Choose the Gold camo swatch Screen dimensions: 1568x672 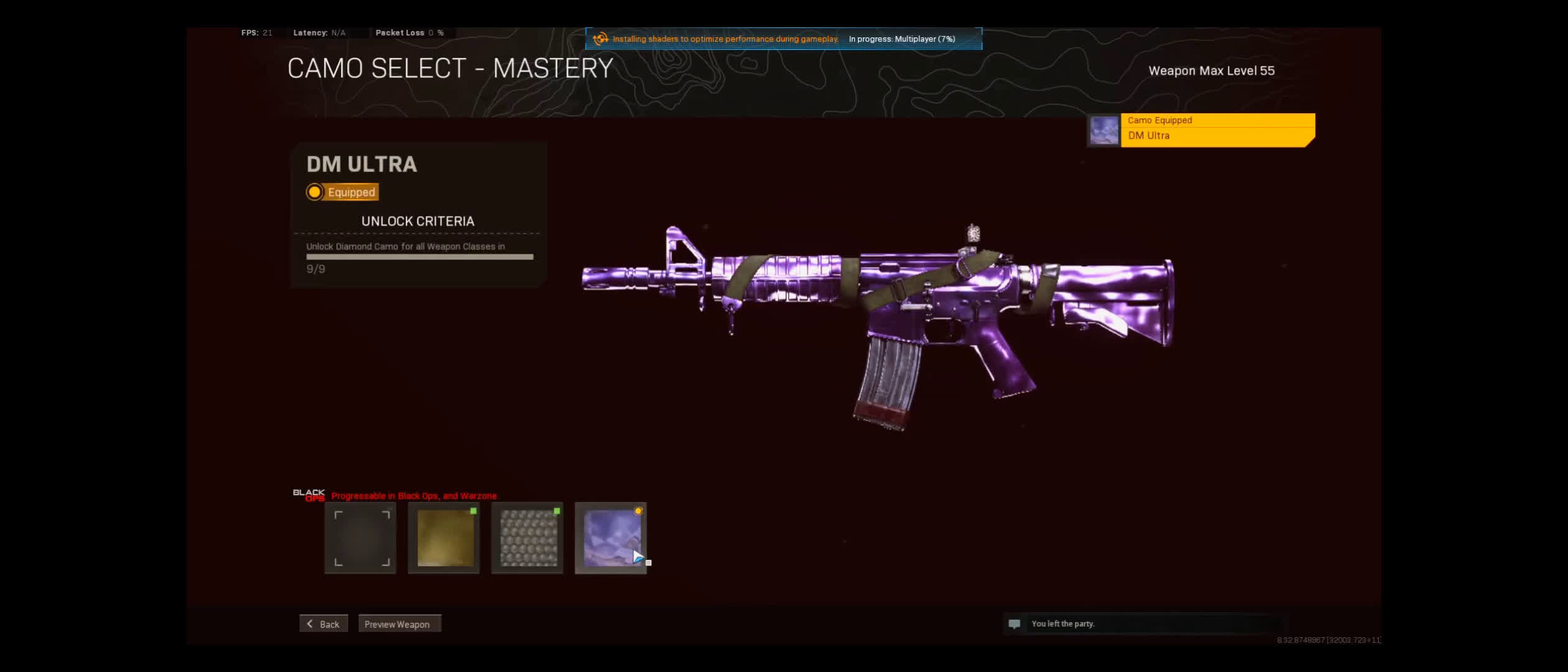pyautogui.click(x=444, y=538)
